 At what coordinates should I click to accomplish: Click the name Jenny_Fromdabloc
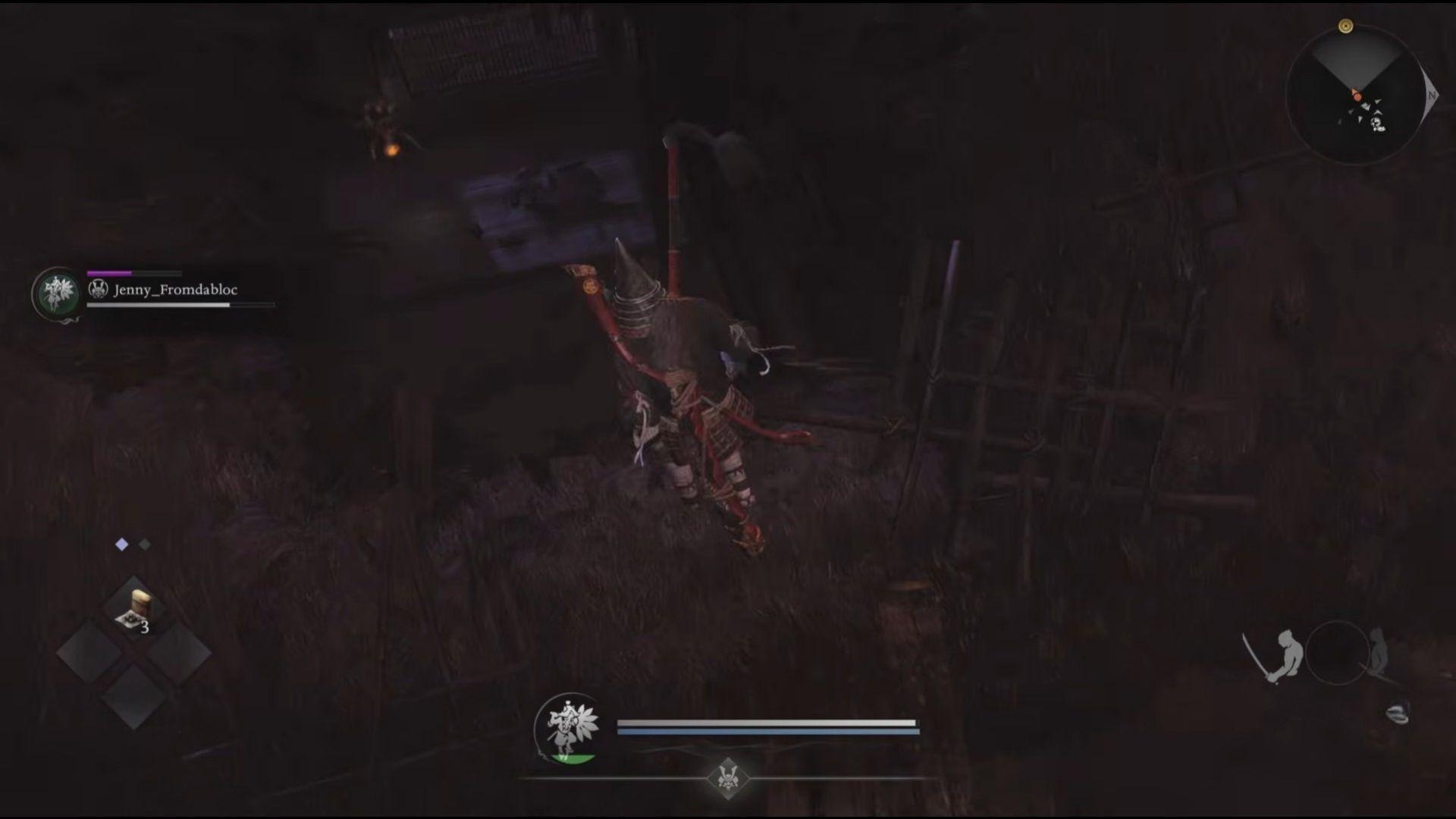176,290
